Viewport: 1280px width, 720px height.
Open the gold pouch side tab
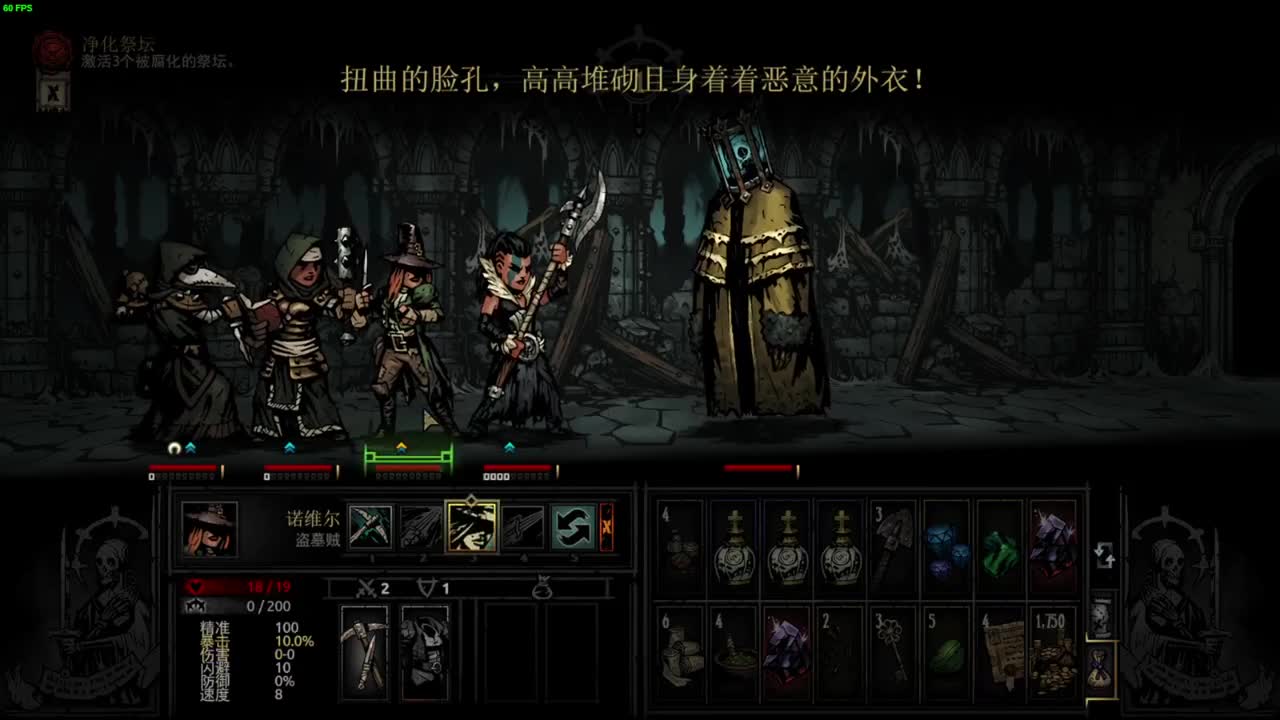1096,666
